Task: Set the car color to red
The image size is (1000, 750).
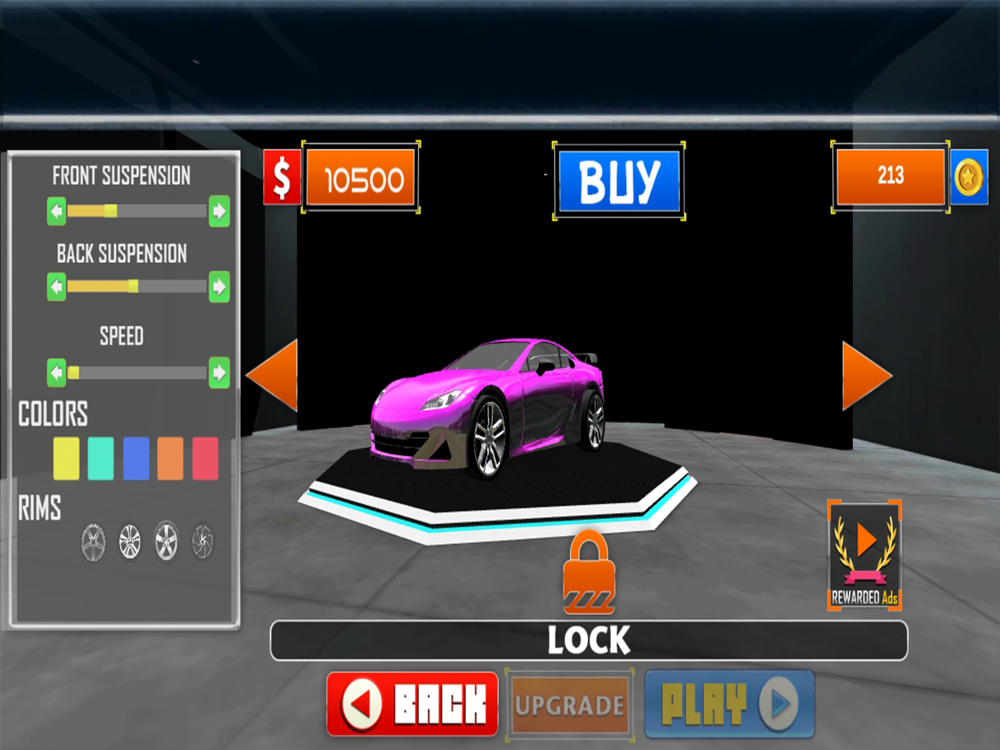Action: [205, 458]
